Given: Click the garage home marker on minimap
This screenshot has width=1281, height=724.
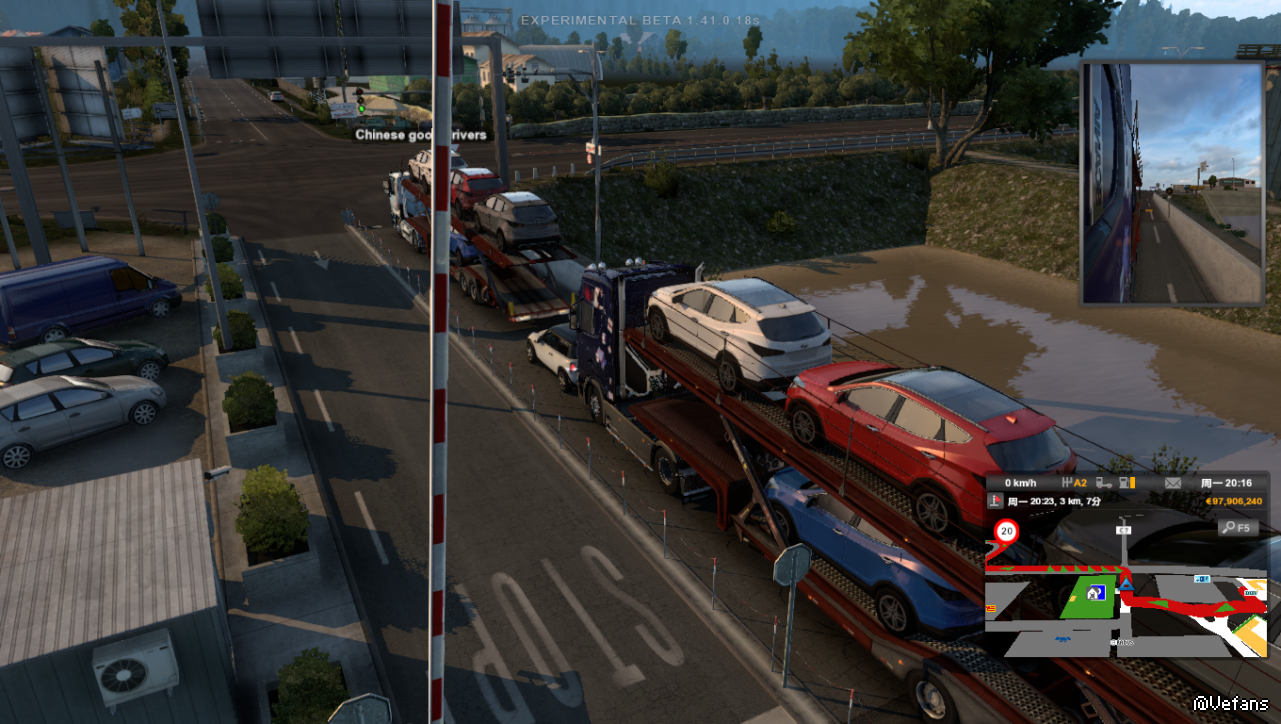Looking at the screenshot, I should [x=1092, y=592].
